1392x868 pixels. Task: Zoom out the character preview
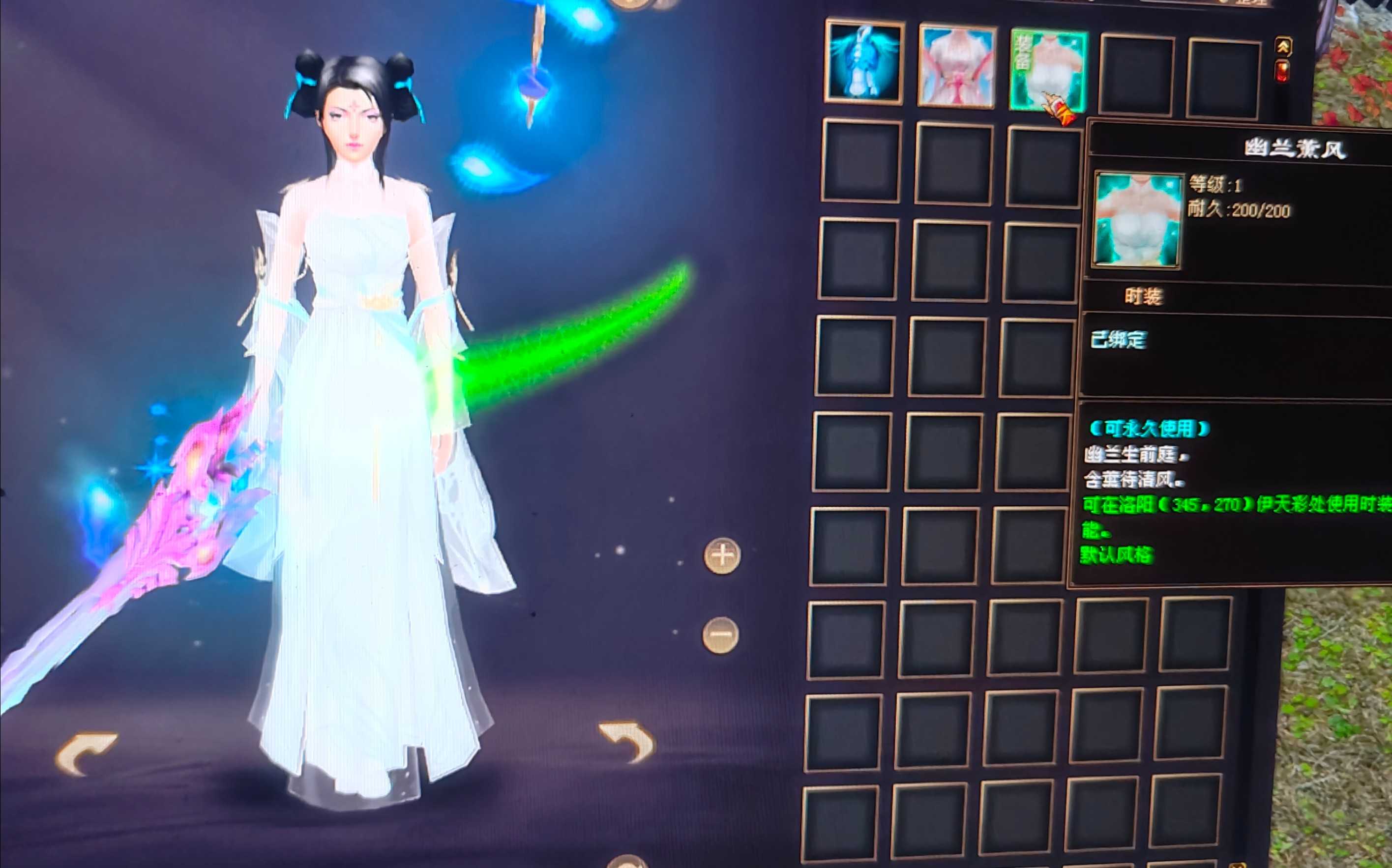click(x=720, y=635)
